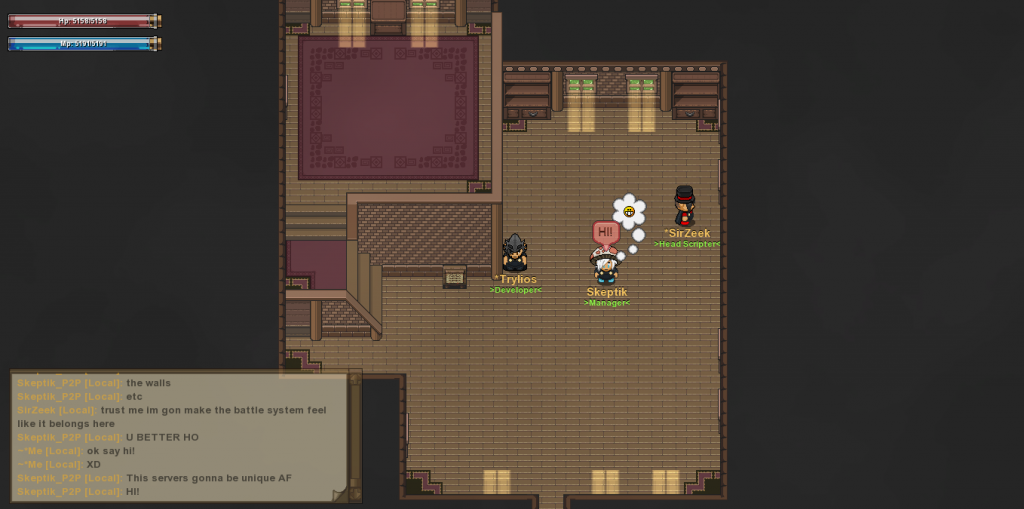Image resolution: width=1024 pixels, height=509 pixels.
Task: Click the chat scrollbar down arrow
Action: coord(354,493)
